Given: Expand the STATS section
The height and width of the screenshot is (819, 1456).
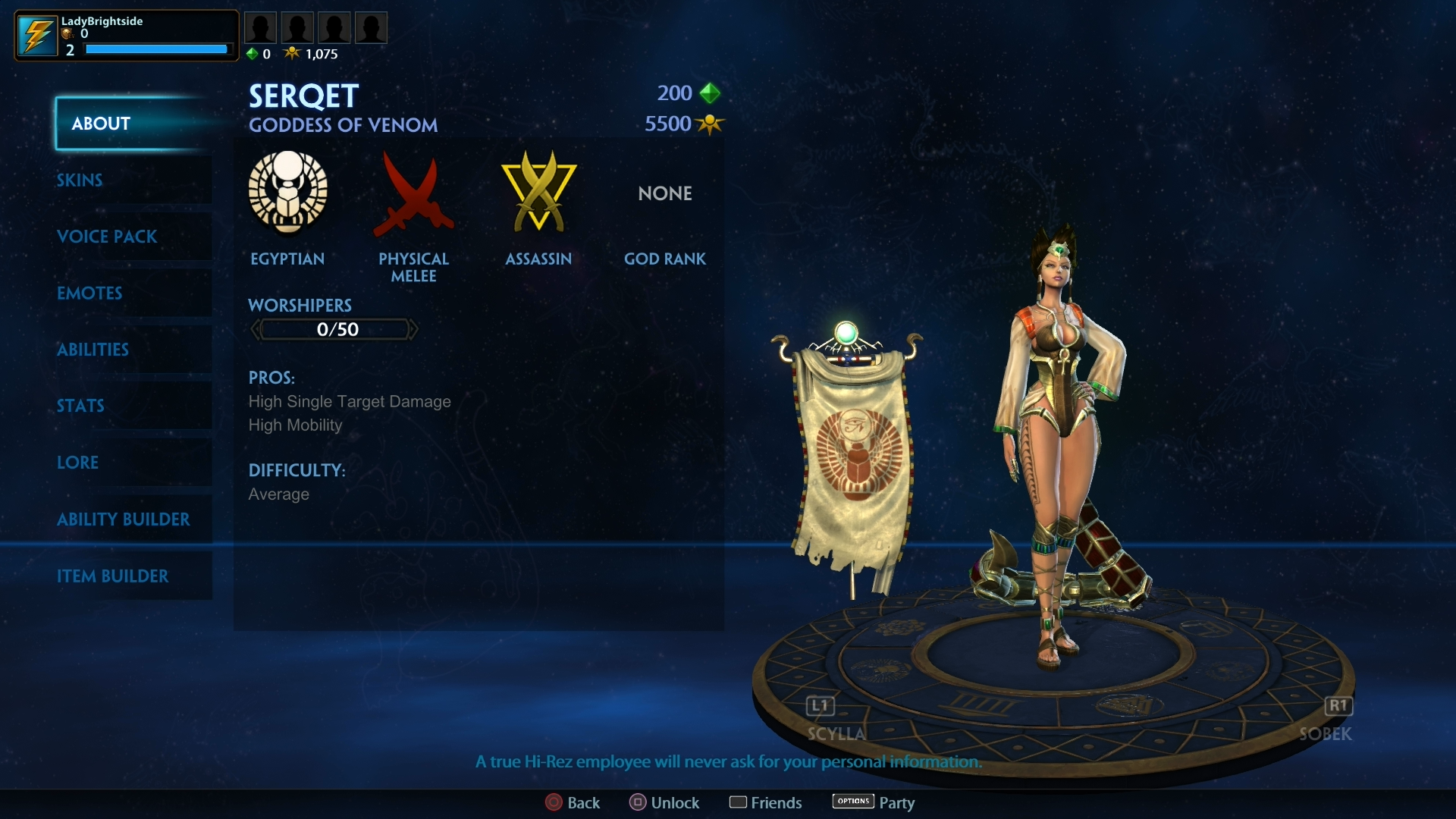Looking at the screenshot, I should (x=80, y=406).
